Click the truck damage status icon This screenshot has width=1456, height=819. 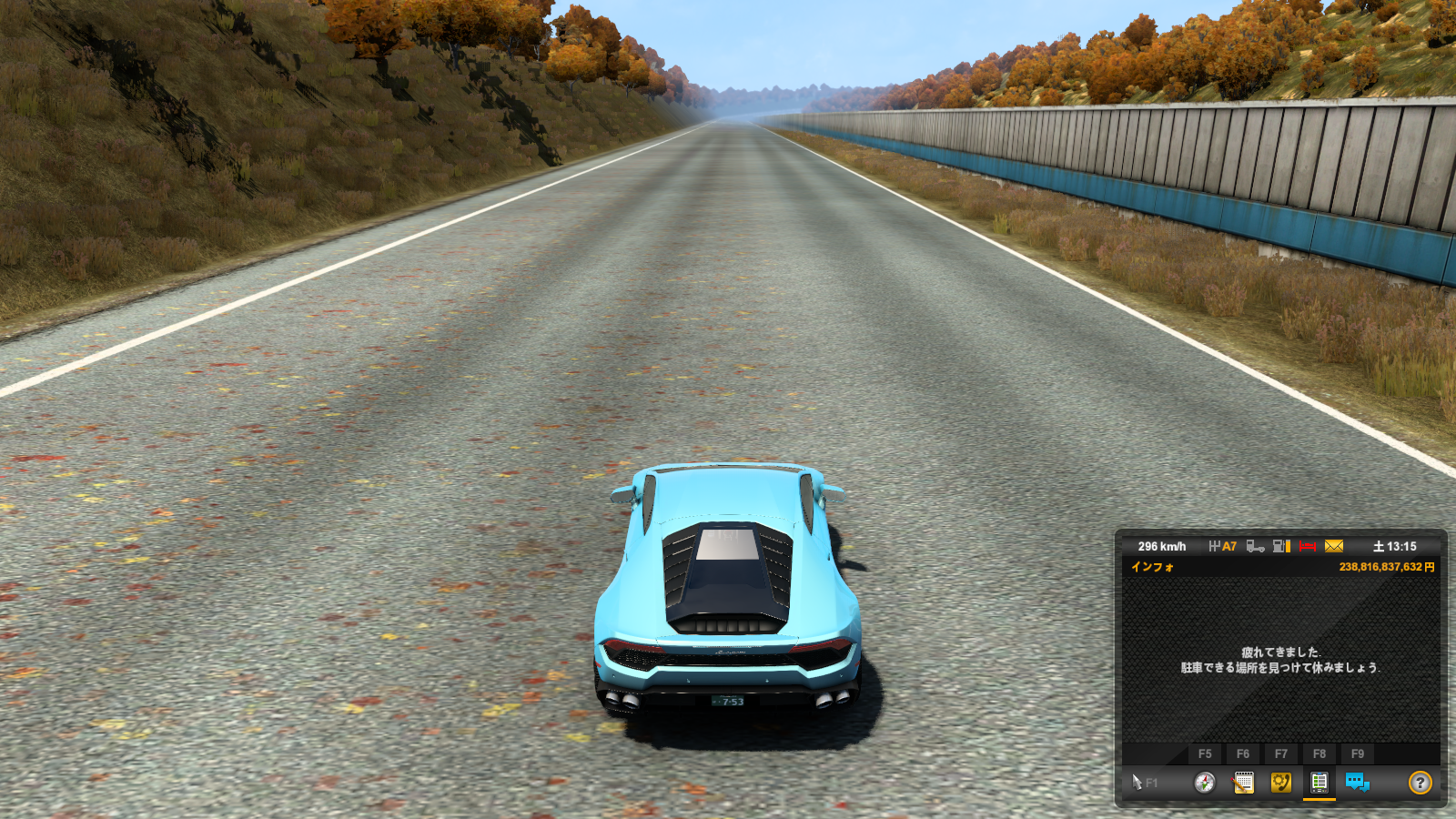[x=1255, y=546]
